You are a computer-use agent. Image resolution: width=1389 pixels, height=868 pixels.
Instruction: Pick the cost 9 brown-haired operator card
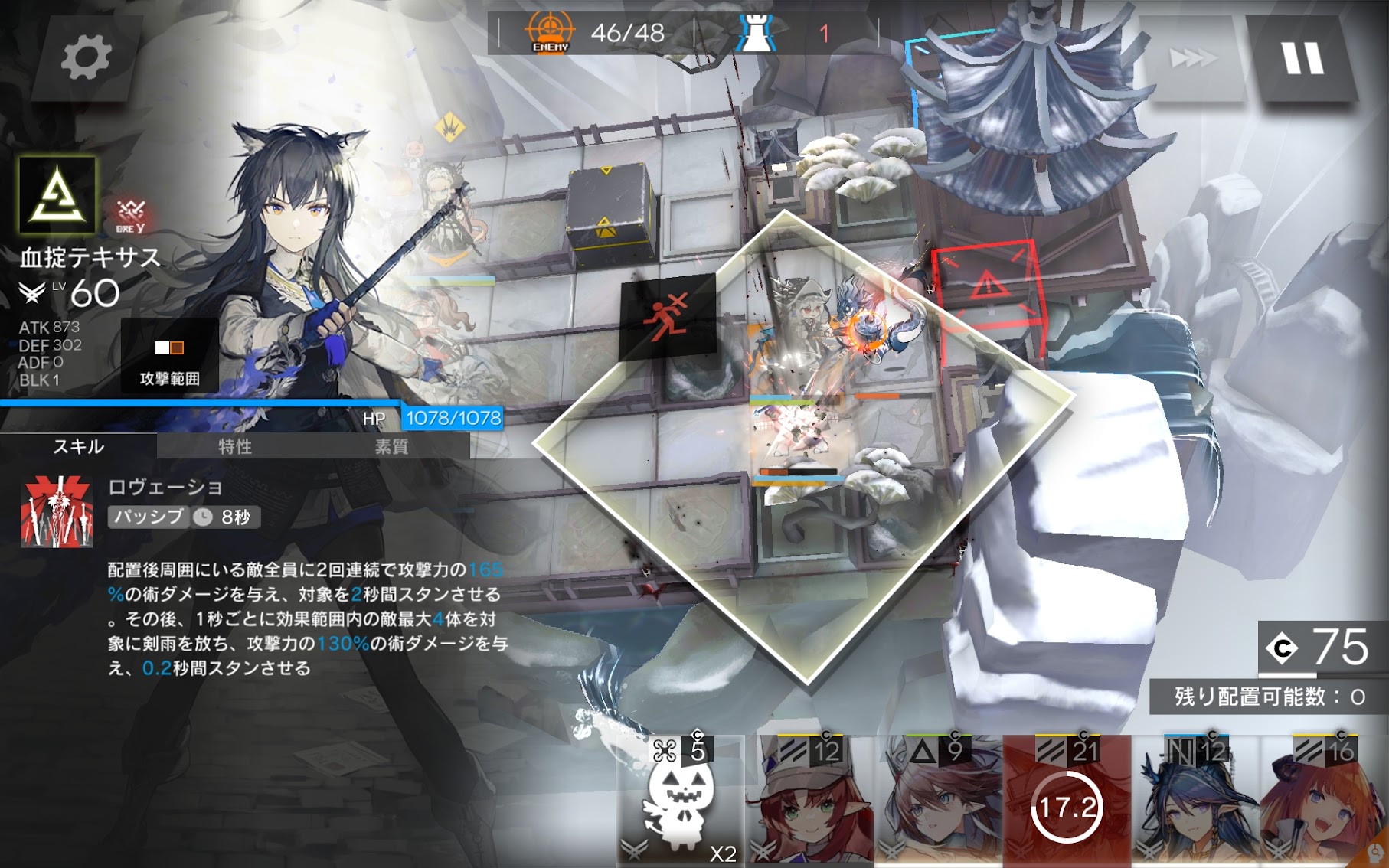point(938,801)
